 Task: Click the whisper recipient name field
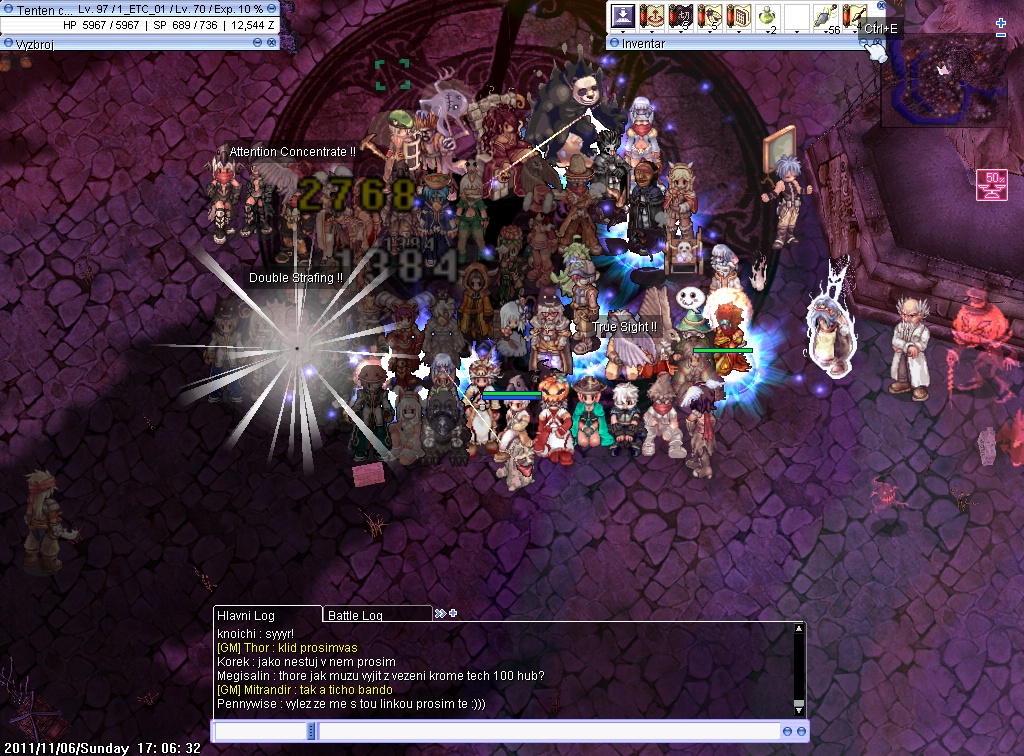tap(262, 732)
